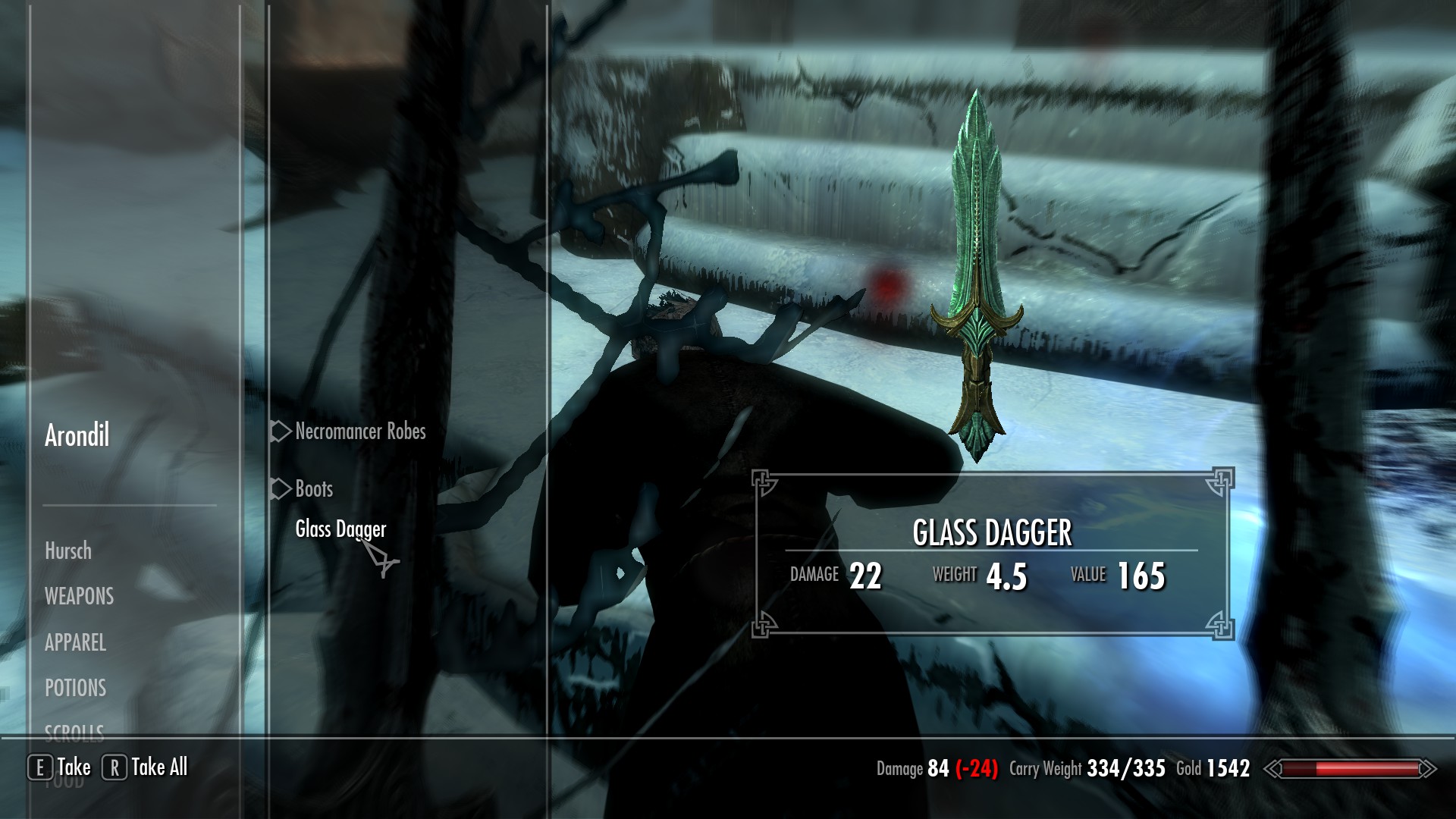Choose the Boots item entry
This screenshot has height=819, width=1456.
point(314,489)
